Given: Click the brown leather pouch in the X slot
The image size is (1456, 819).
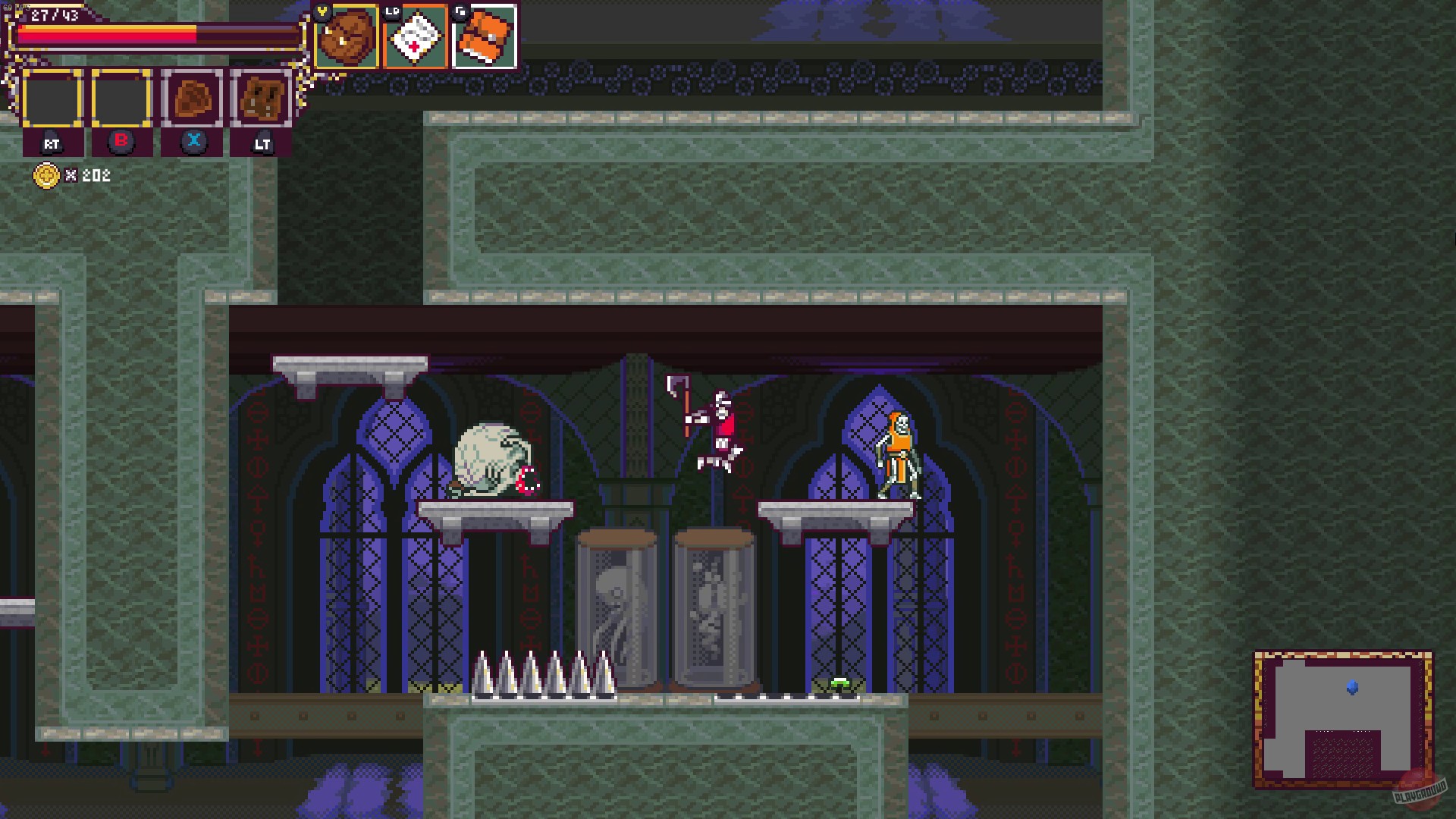Looking at the screenshot, I should (193, 99).
